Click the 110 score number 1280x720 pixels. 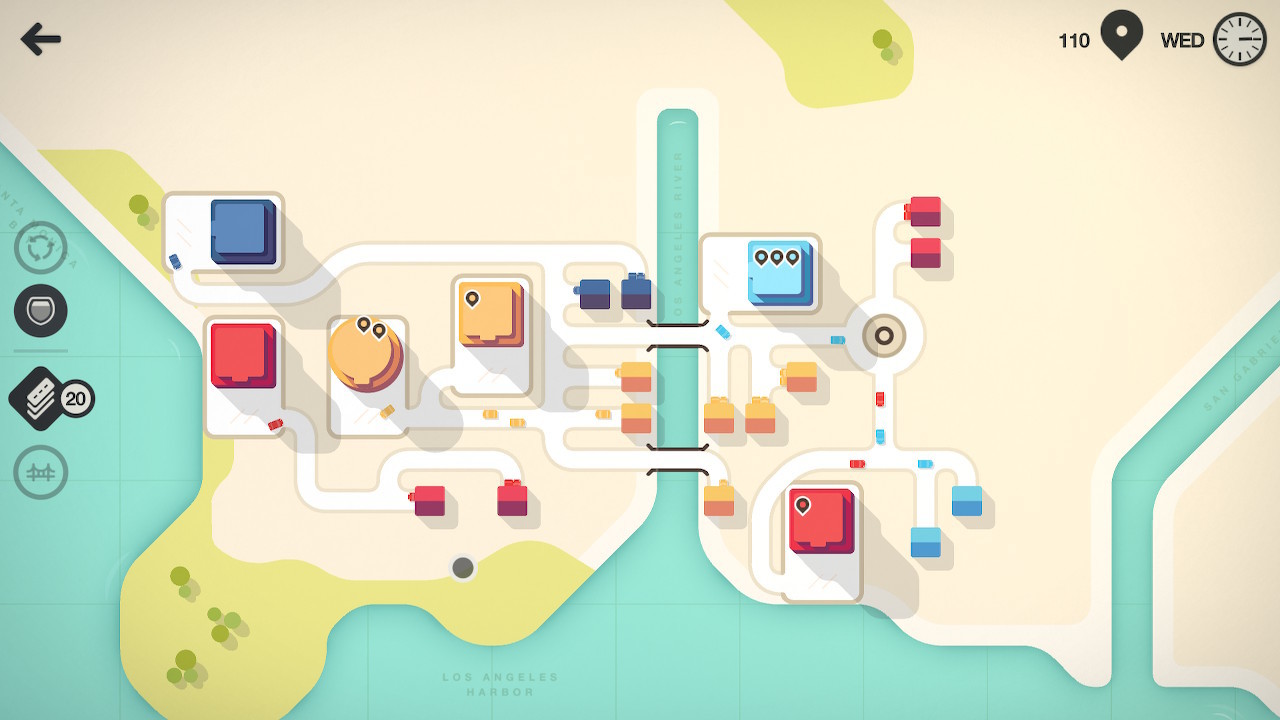click(x=1072, y=41)
